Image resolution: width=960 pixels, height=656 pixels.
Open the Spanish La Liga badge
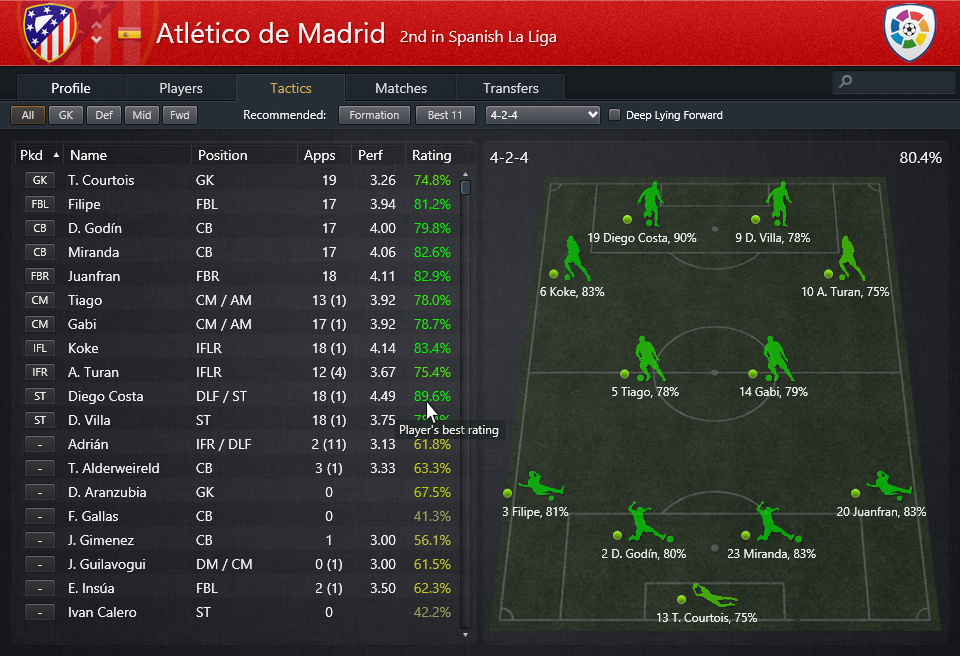[x=909, y=32]
